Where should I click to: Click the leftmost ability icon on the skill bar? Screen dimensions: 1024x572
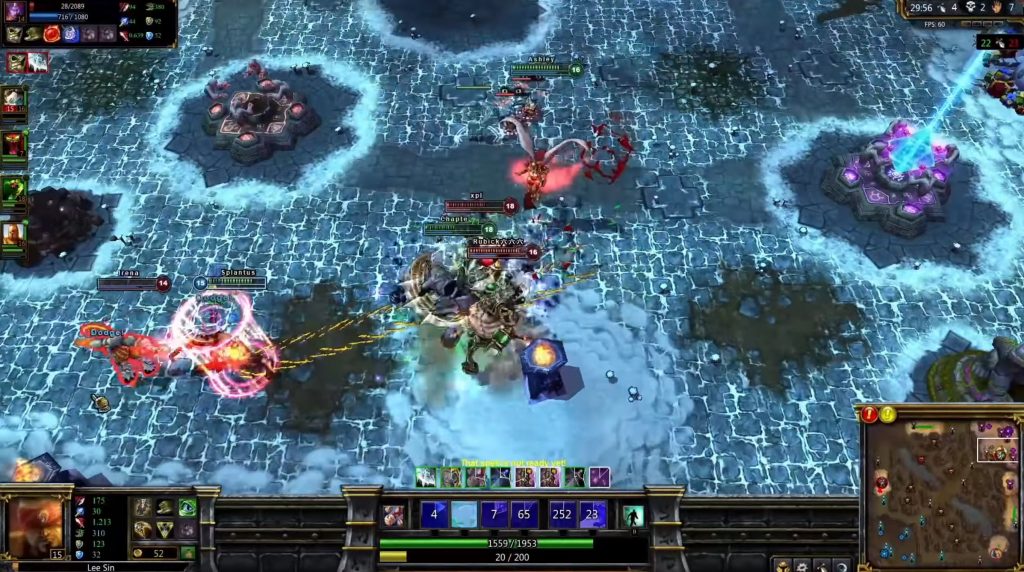tap(394, 516)
